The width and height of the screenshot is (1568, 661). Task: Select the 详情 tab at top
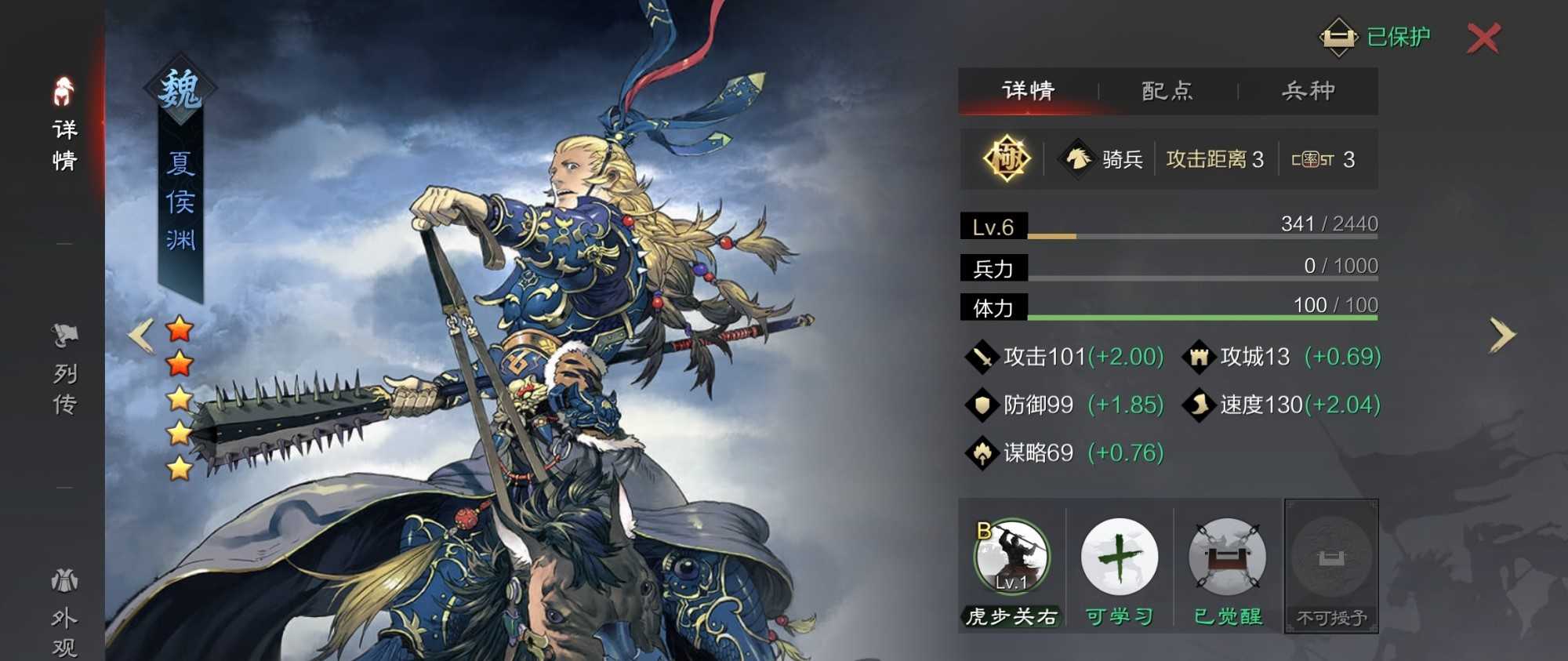(1028, 91)
